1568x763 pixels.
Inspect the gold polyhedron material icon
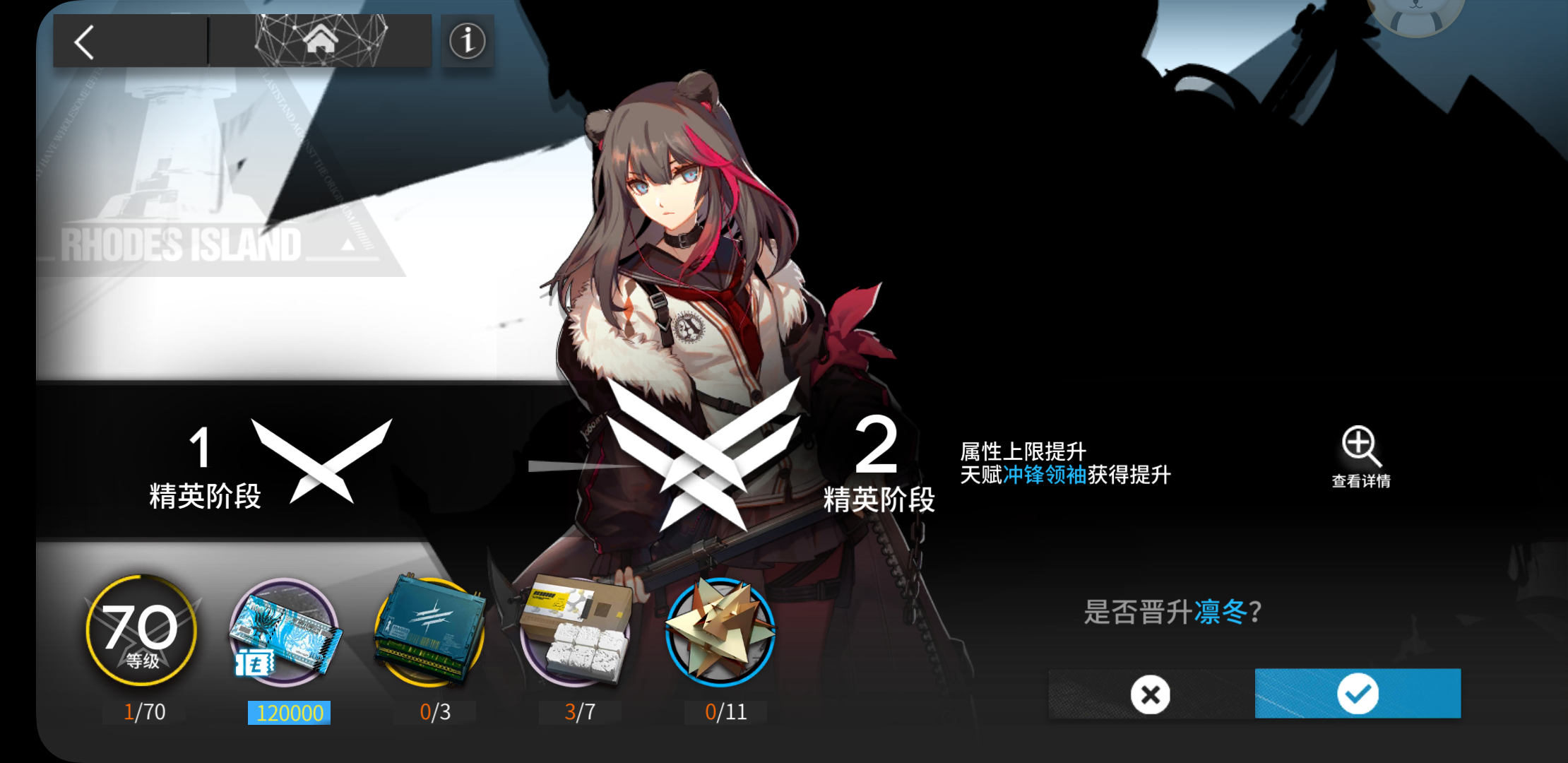click(x=720, y=631)
